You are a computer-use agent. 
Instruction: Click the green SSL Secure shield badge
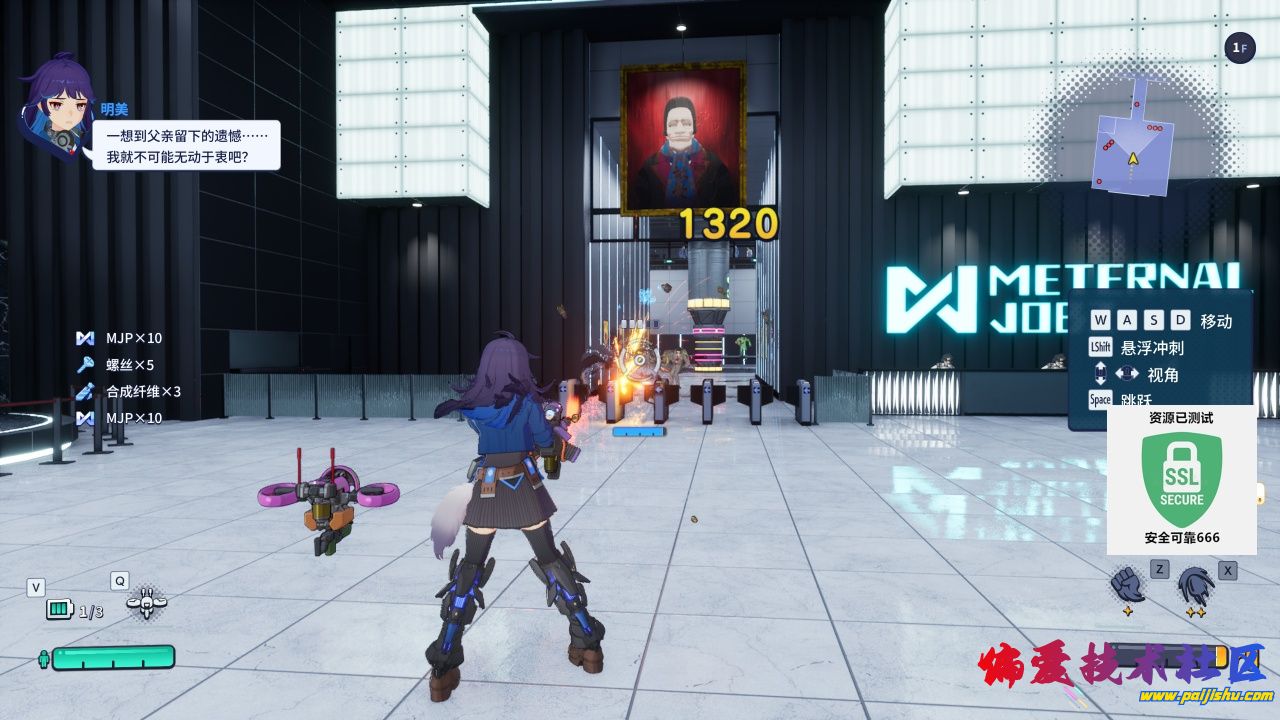(x=1181, y=480)
